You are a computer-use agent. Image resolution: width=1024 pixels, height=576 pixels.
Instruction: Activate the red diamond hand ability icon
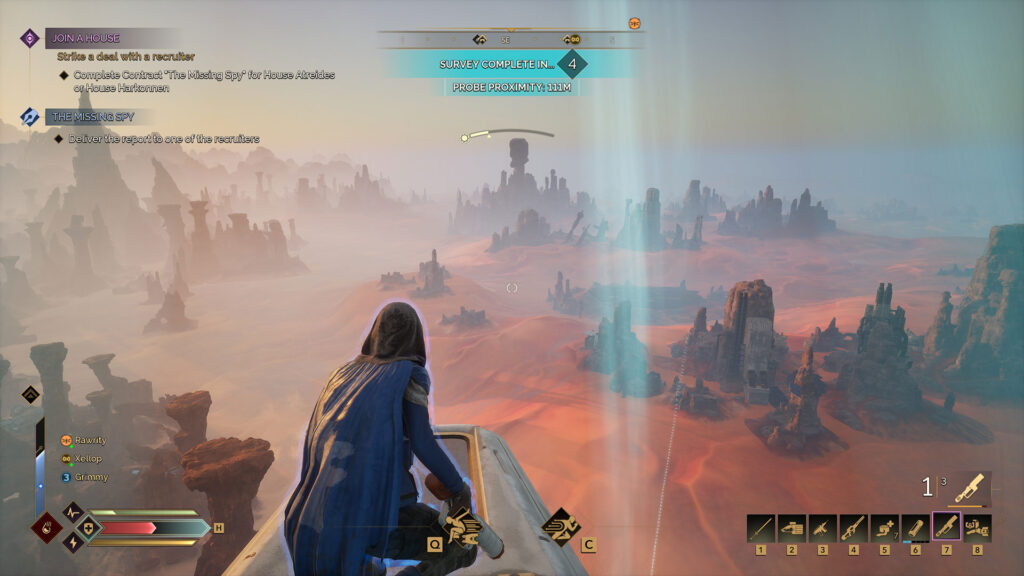click(46, 527)
